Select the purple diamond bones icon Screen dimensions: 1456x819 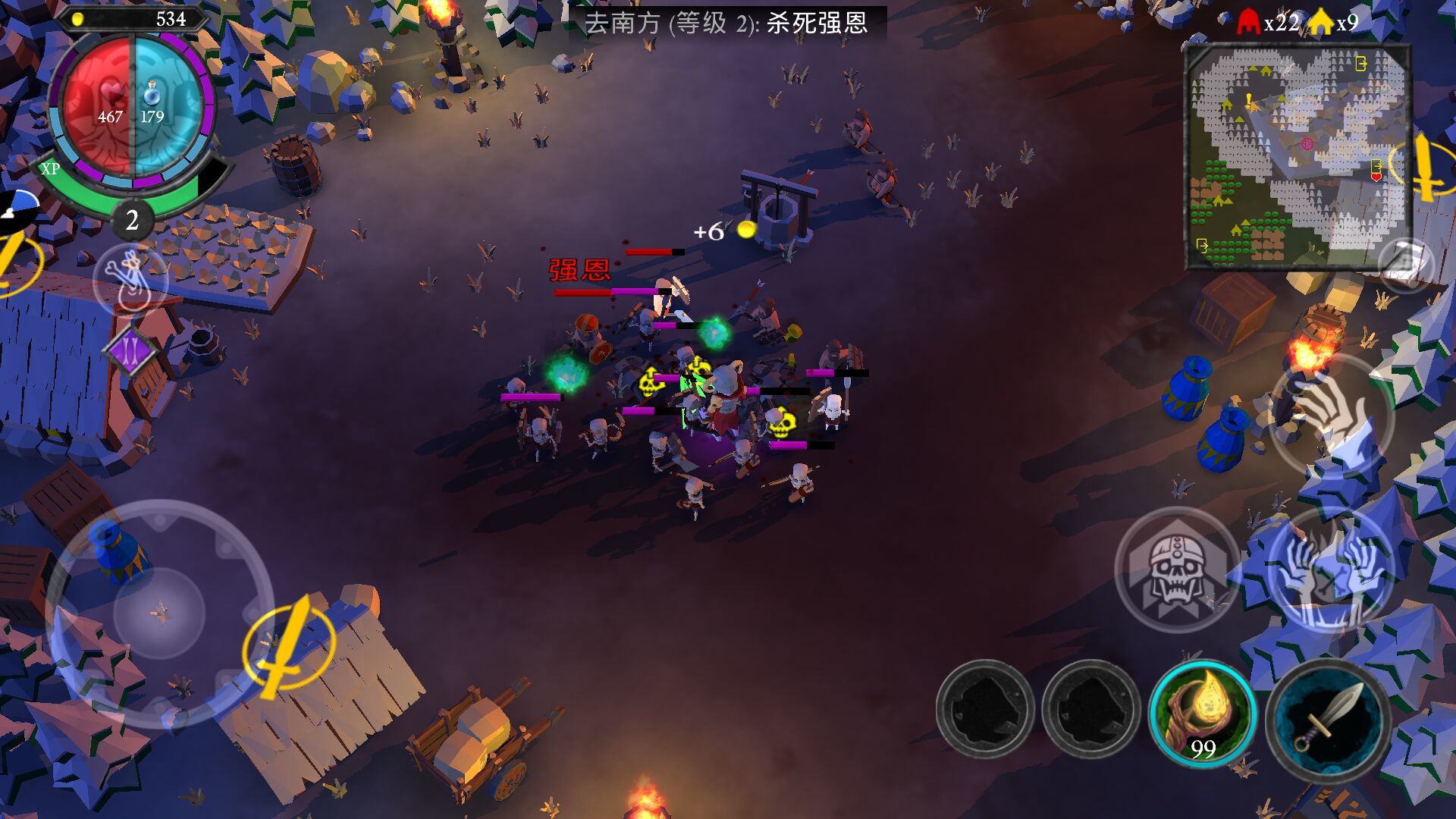pyautogui.click(x=130, y=350)
